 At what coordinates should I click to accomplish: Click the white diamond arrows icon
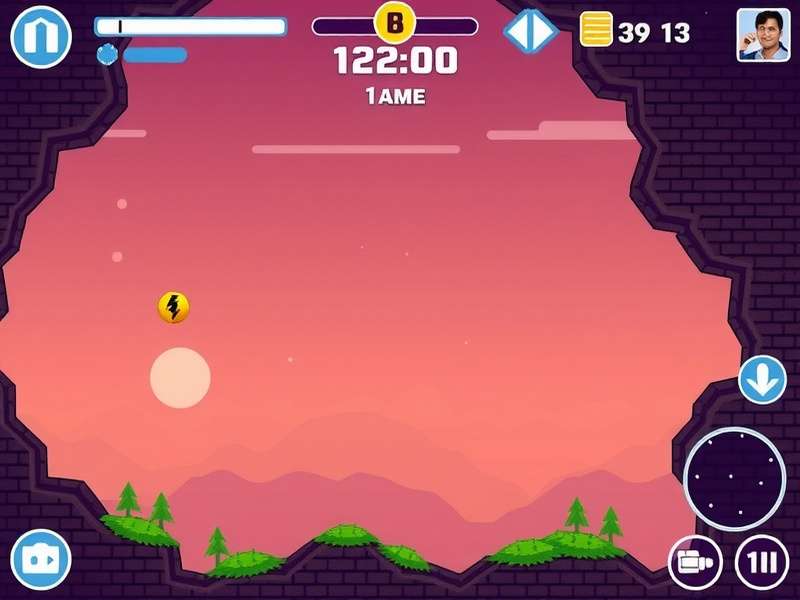tap(530, 31)
